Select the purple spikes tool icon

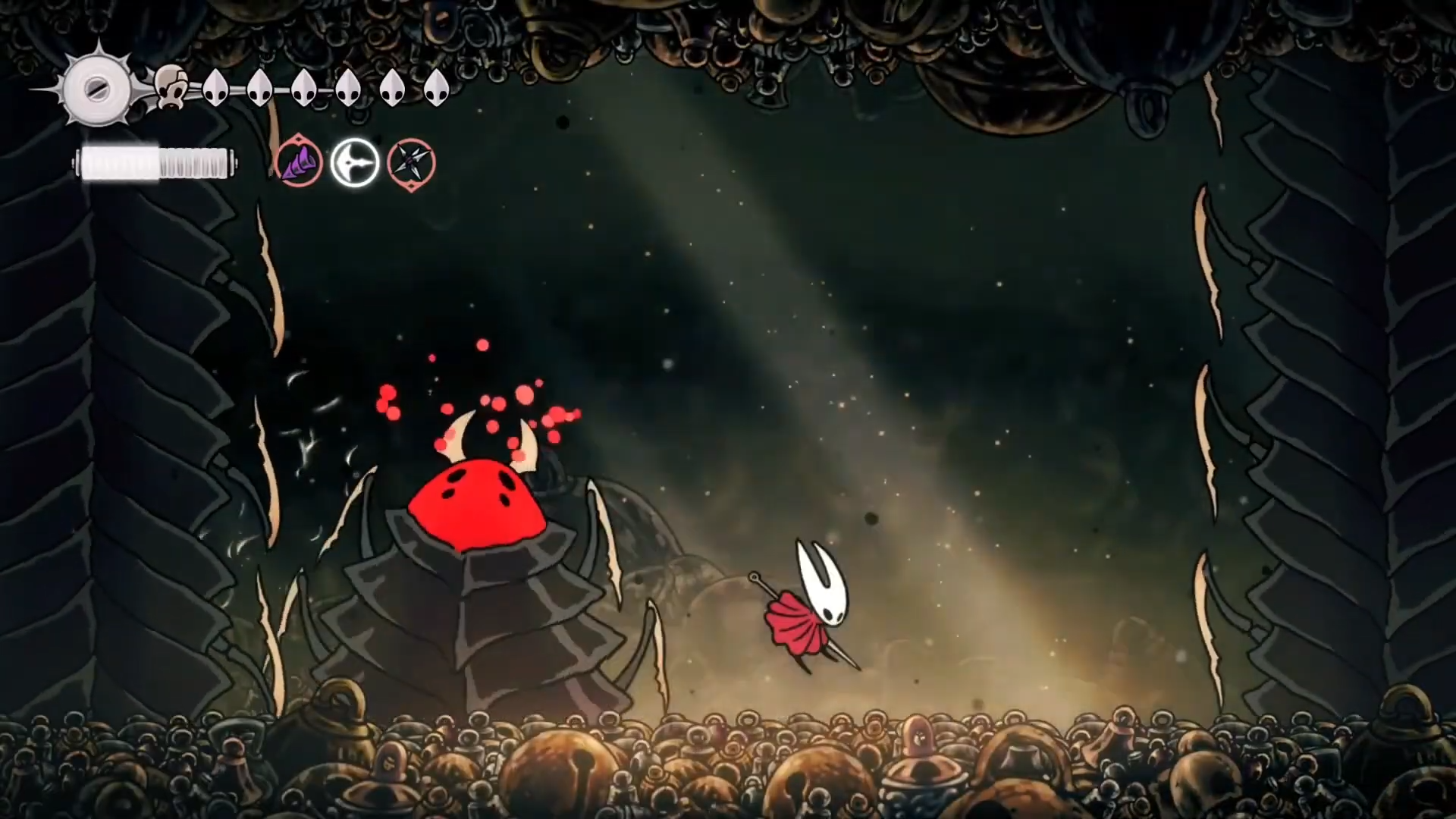point(299,163)
